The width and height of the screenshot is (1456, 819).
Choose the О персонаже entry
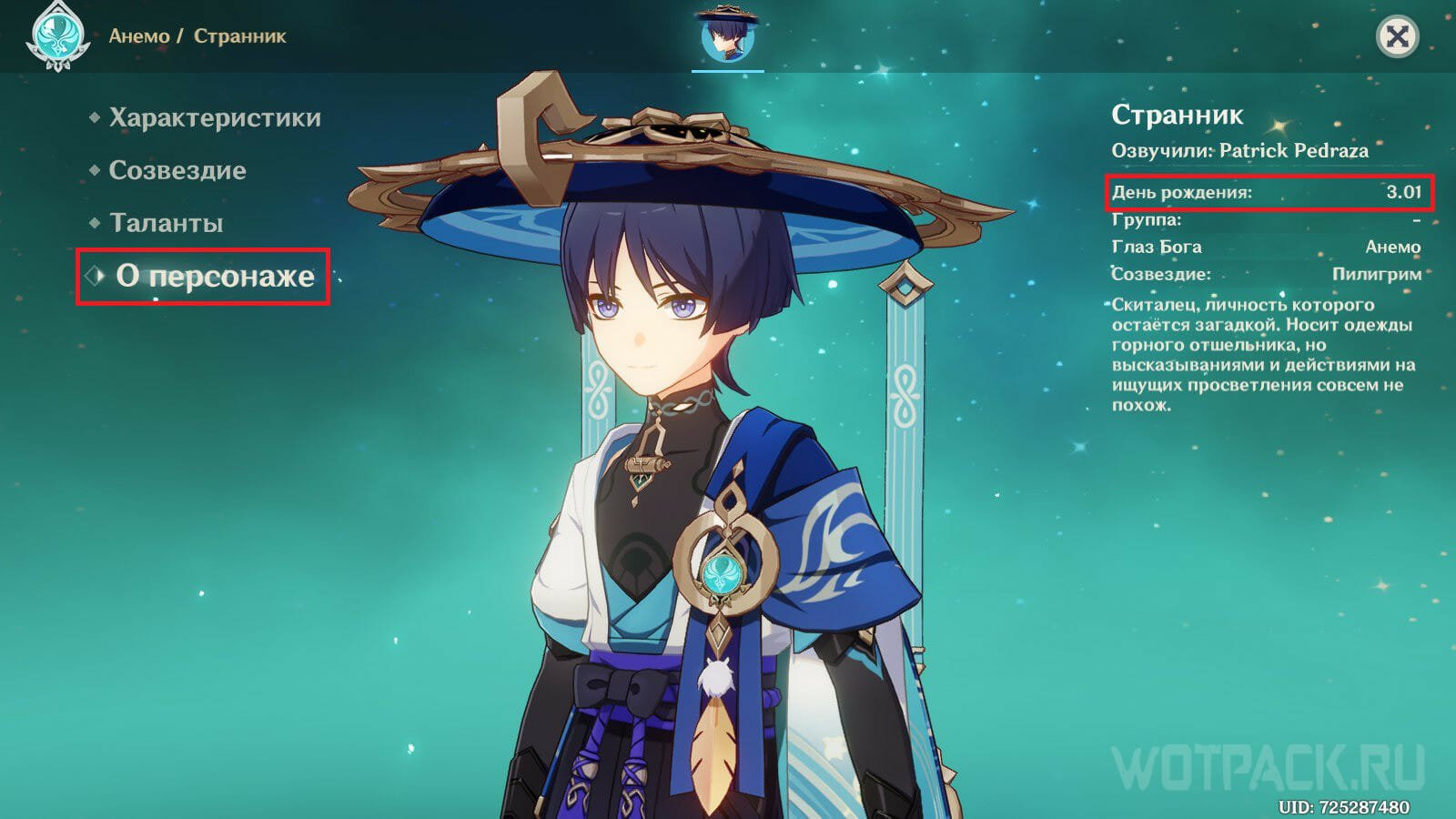coord(214,277)
